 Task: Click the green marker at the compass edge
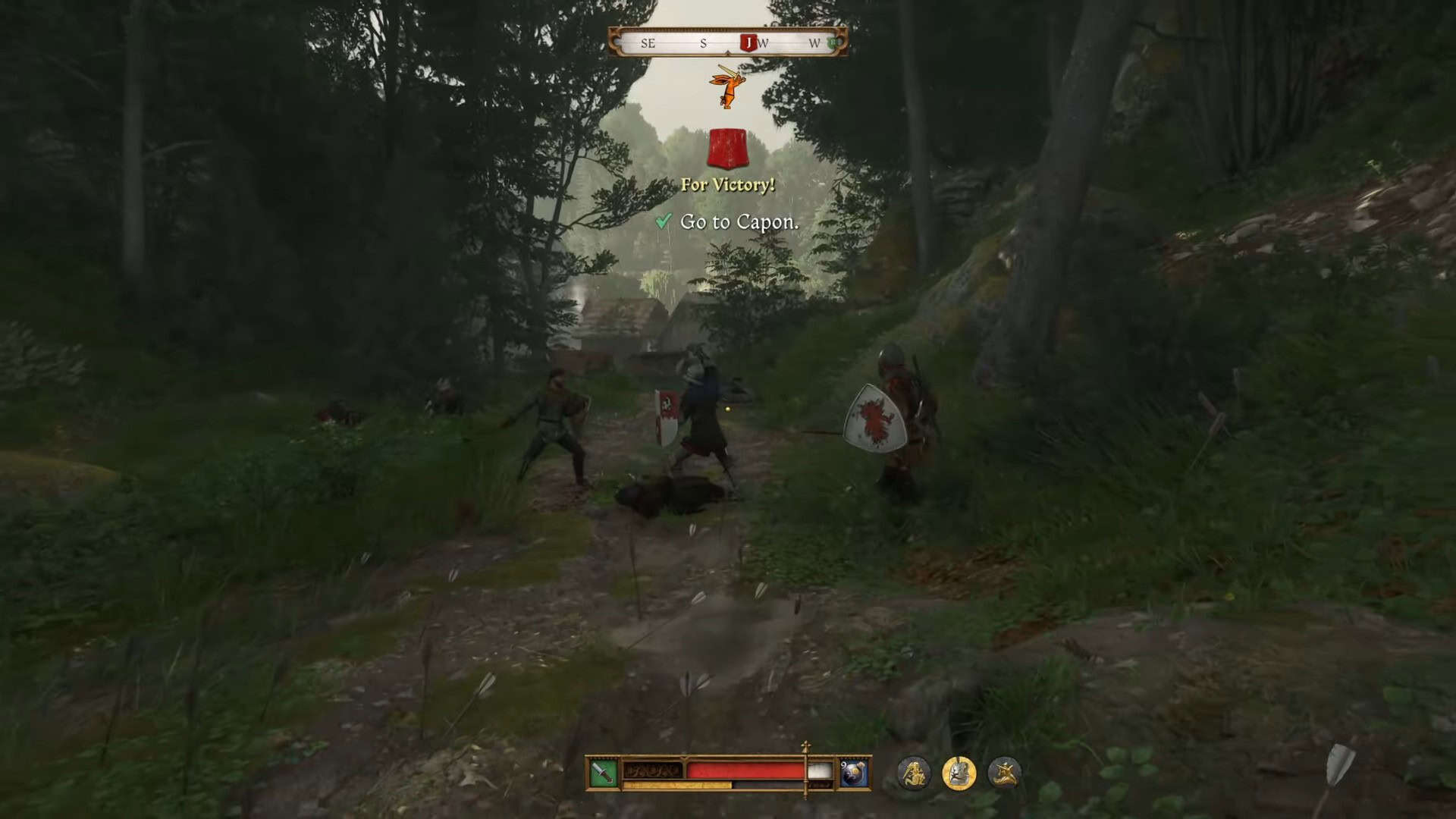(x=833, y=43)
